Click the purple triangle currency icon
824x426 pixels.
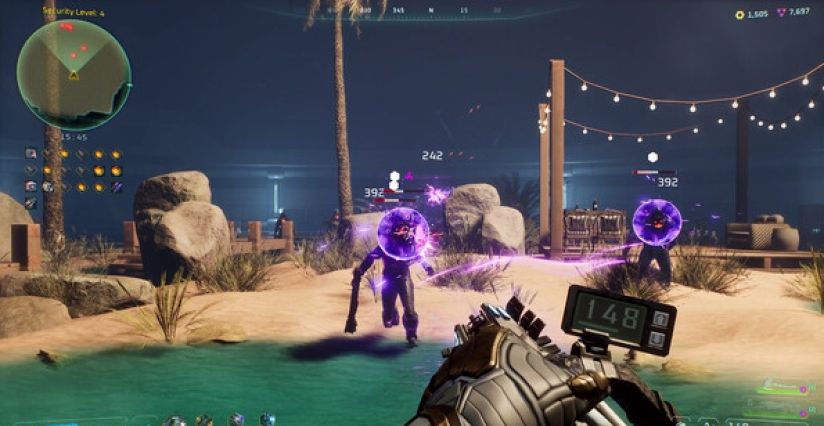(x=781, y=14)
